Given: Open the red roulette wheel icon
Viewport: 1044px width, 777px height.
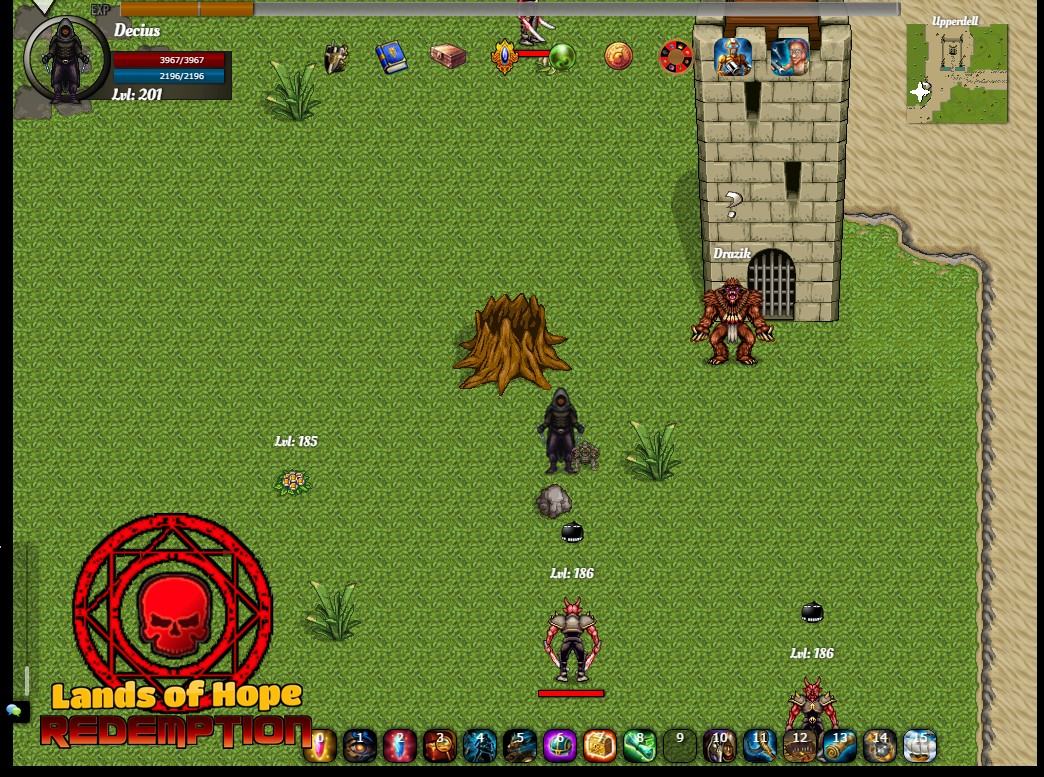Looking at the screenshot, I should point(676,57).
